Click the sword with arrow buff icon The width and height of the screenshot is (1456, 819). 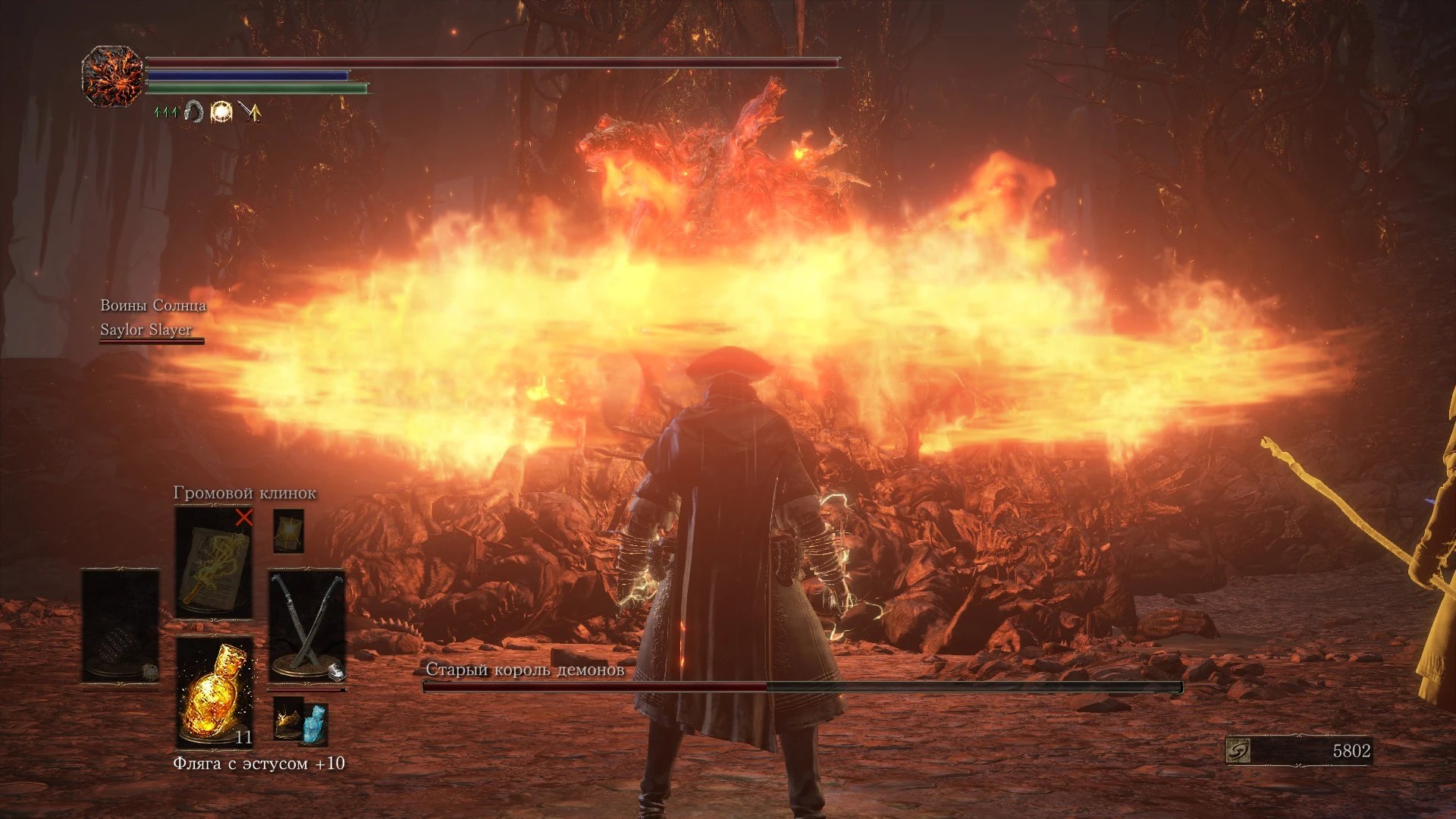pyautogui.click(x=249, y=112)
